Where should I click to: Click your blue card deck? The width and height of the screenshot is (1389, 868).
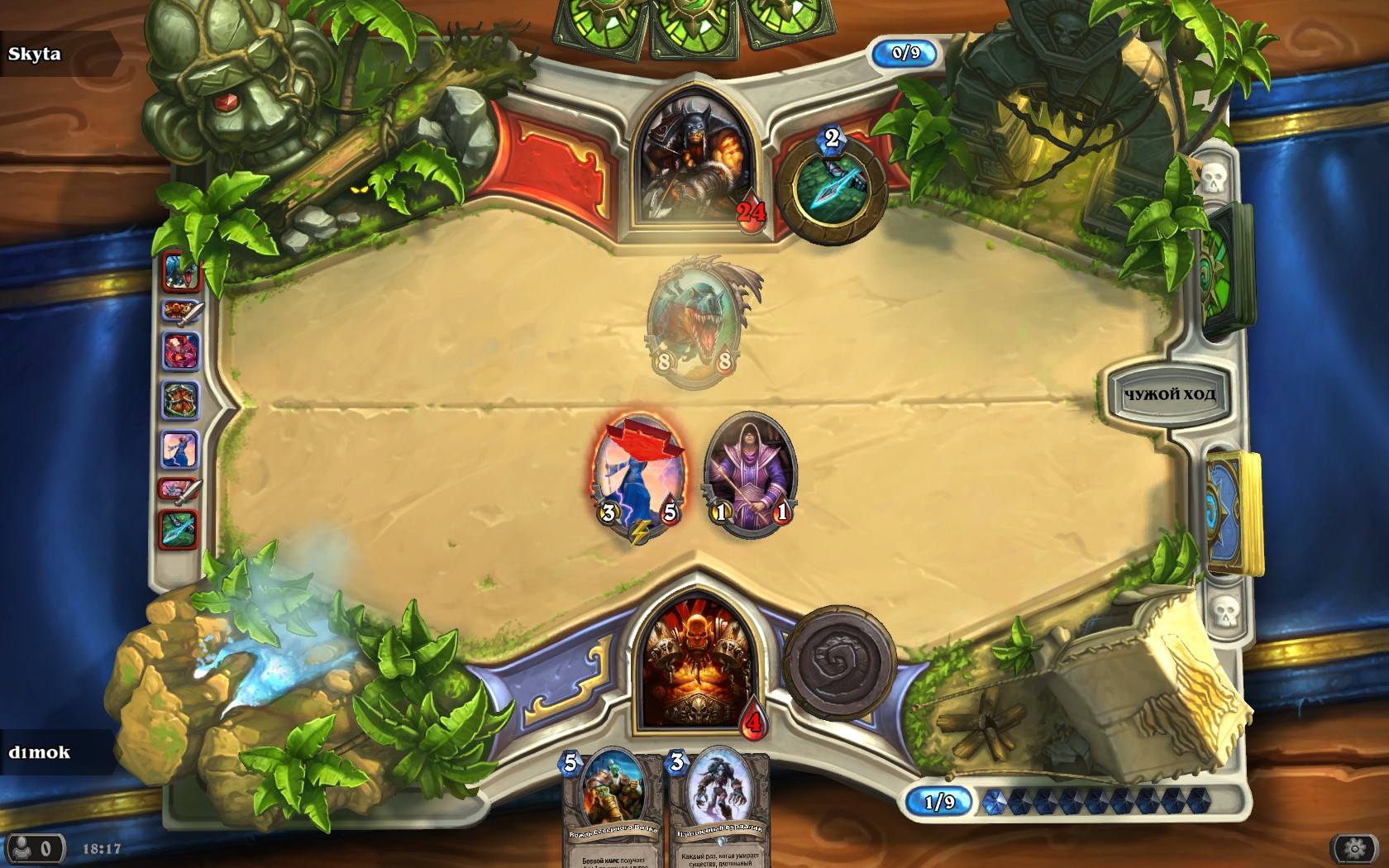[x=1234, y=513]
